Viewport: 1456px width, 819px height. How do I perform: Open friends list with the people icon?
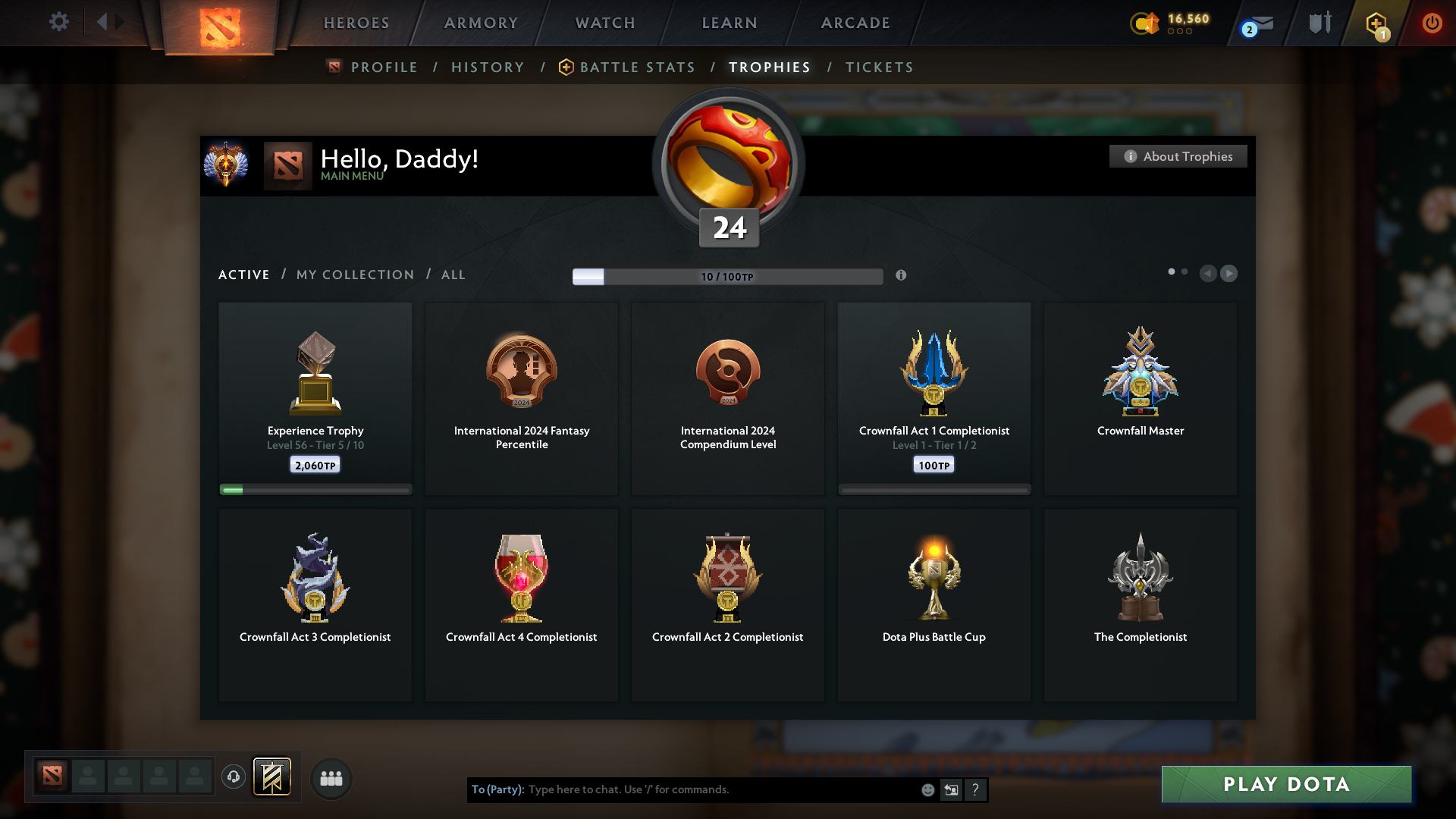click(331, 778)
